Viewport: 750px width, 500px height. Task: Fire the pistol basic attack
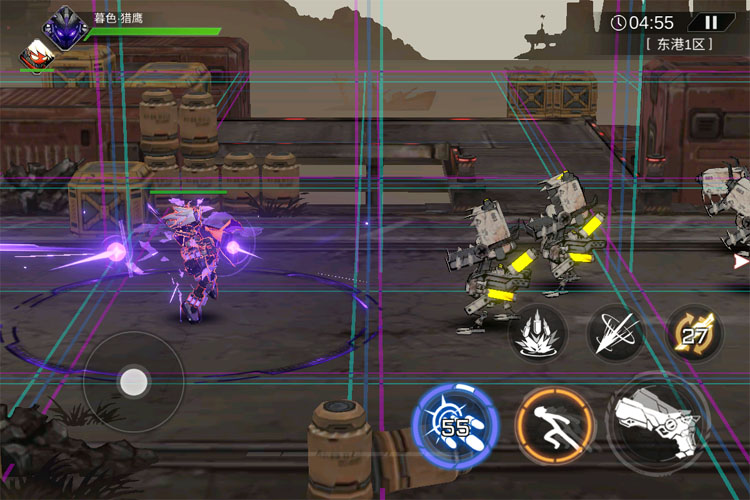coord(657,420)
